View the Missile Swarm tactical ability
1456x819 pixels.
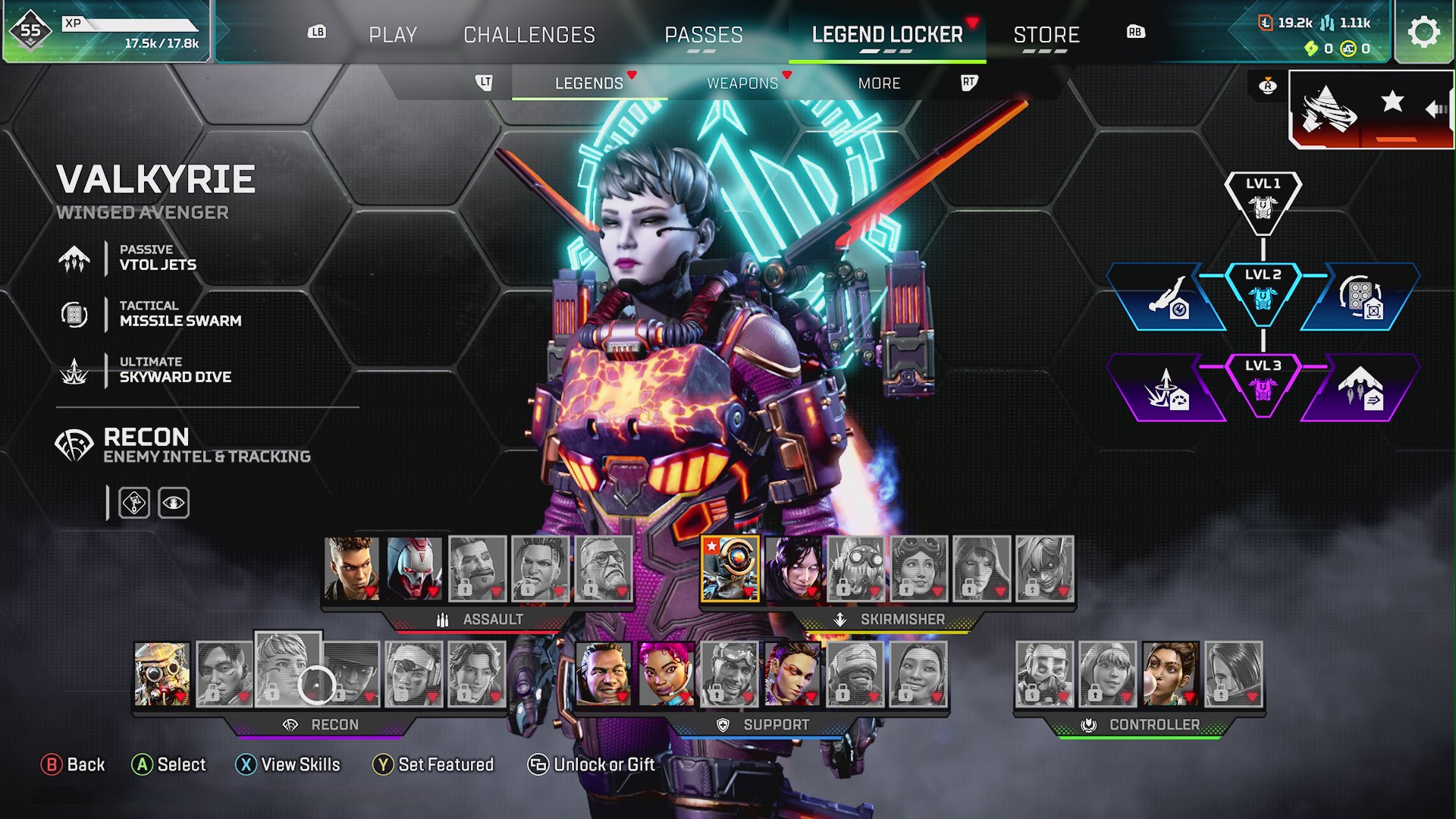pyautogui.click(x=180, y=314)
